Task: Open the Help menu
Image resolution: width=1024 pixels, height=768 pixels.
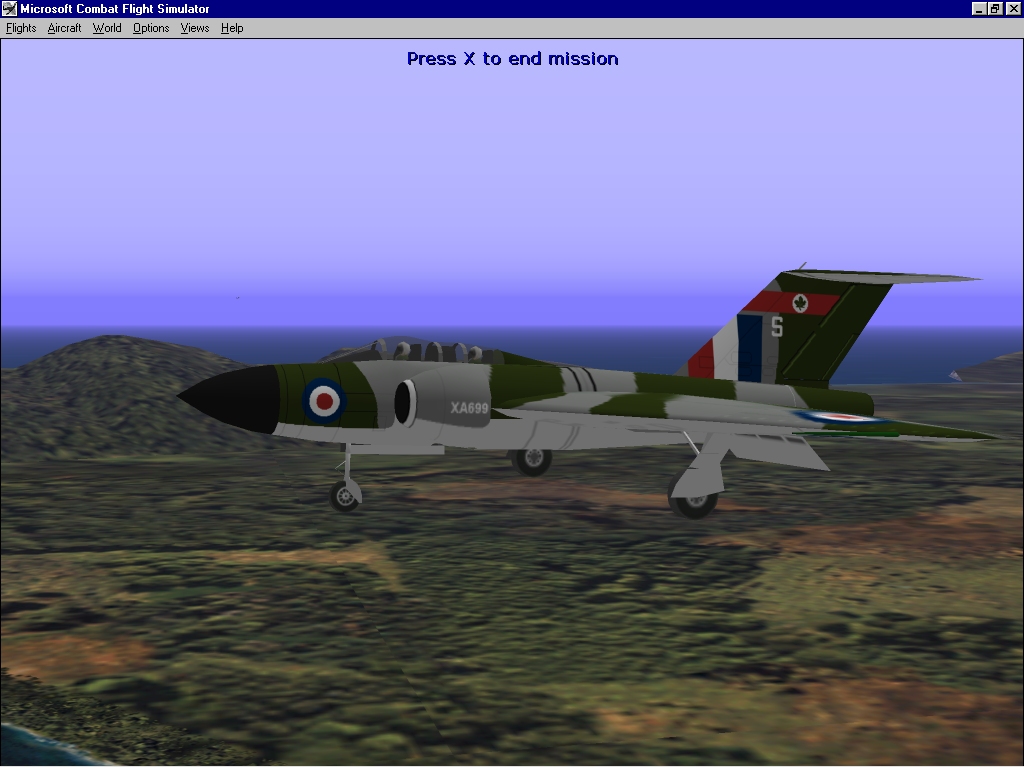Action: tap(232, 28)
